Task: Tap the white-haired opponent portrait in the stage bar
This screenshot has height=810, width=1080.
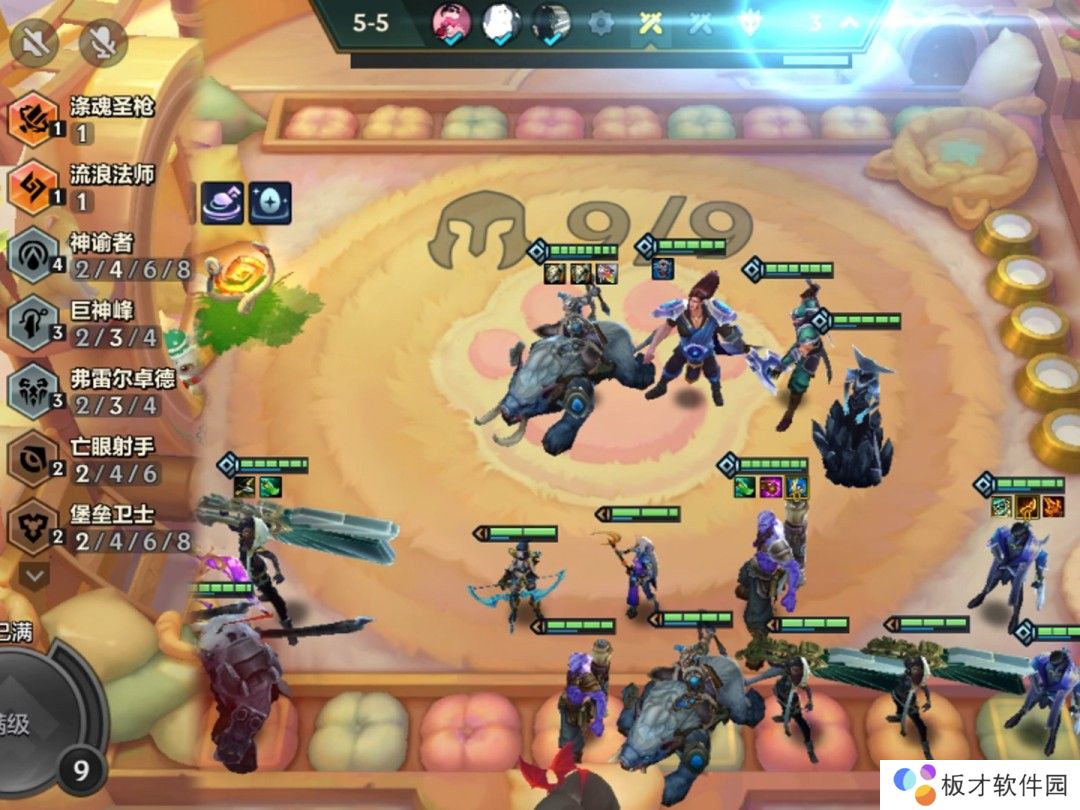Action: [501, 22]
